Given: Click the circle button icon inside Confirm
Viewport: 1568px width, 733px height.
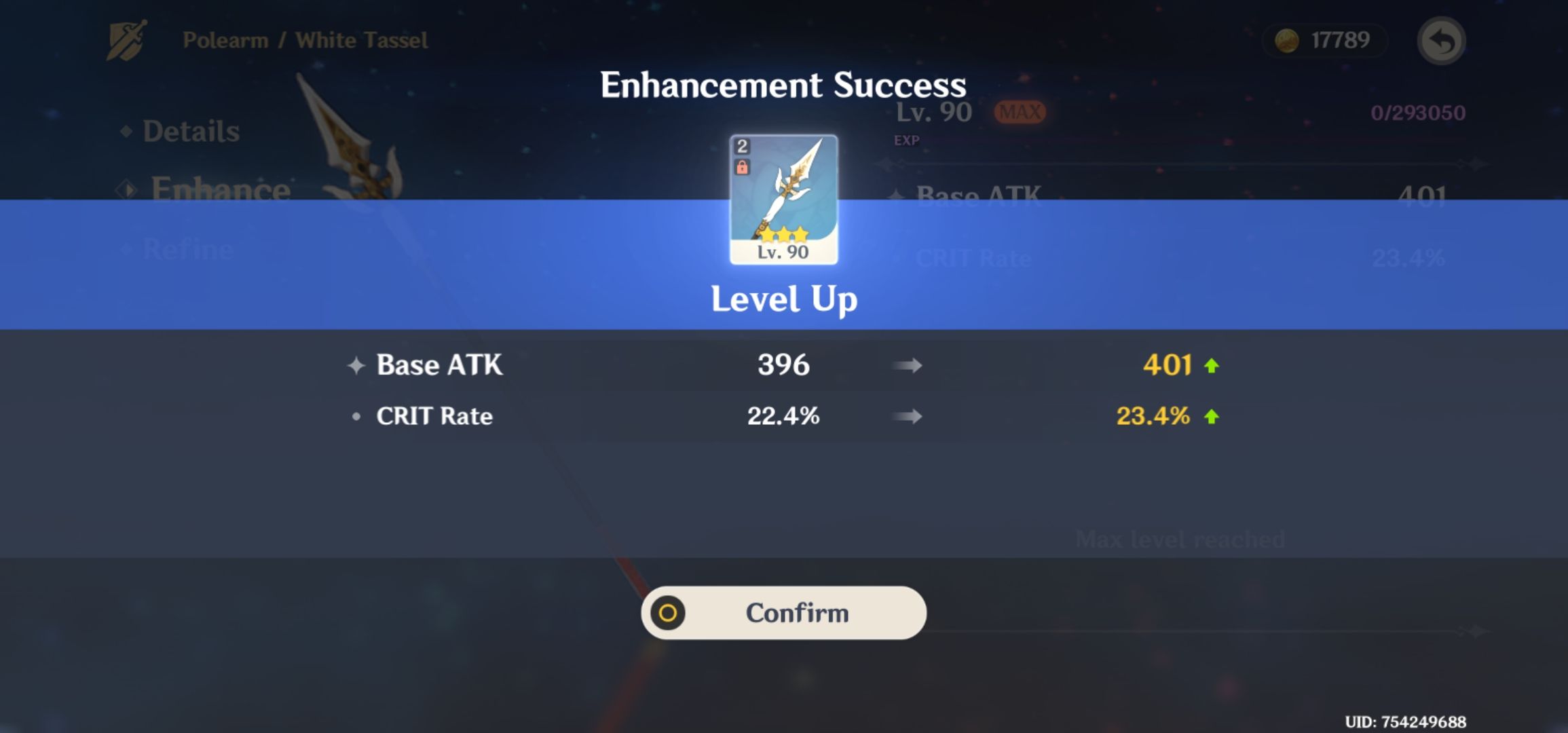Looking at the screenshot, I should (669, 612).
